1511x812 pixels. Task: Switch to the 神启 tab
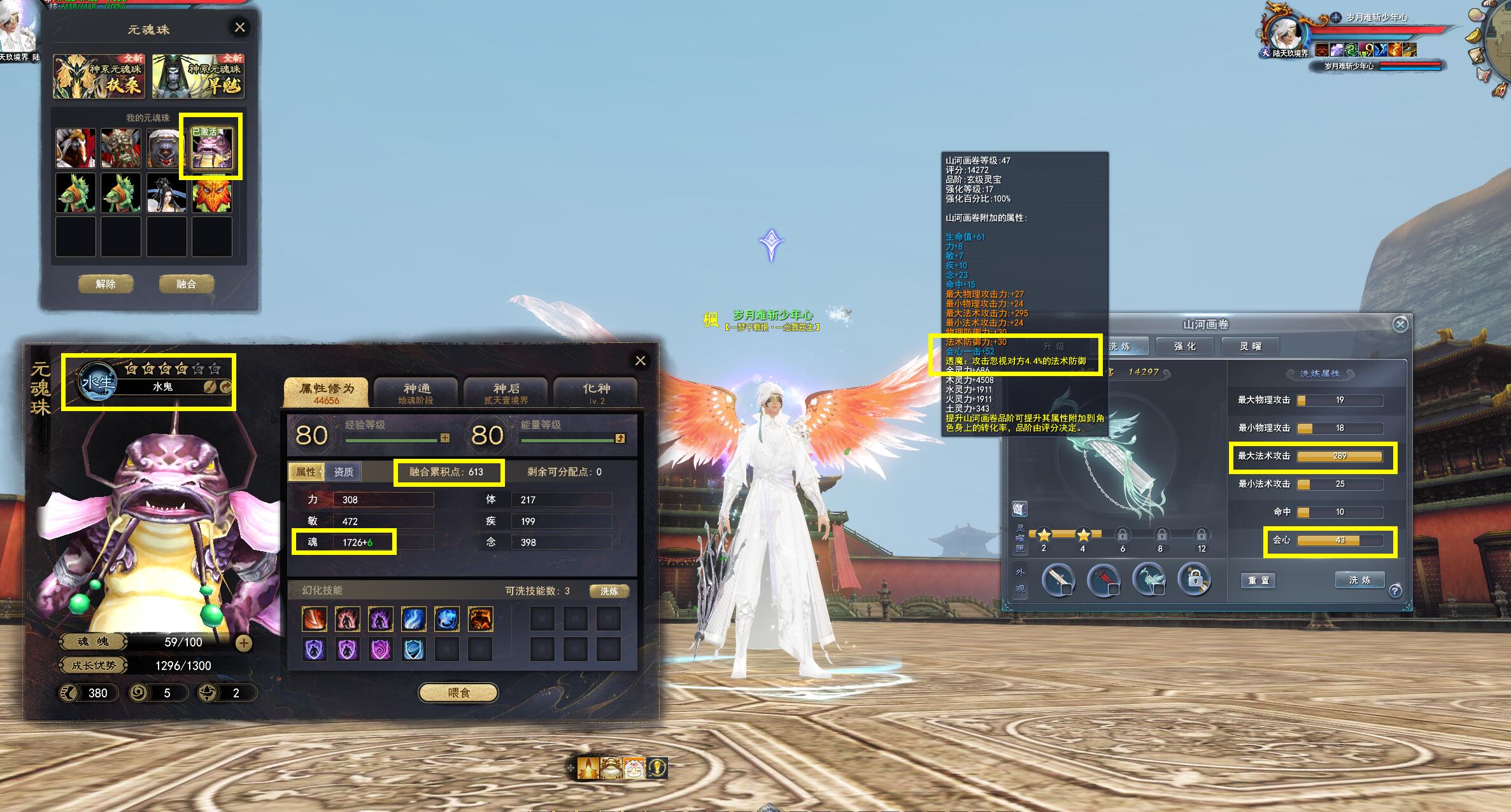(506, 392)
